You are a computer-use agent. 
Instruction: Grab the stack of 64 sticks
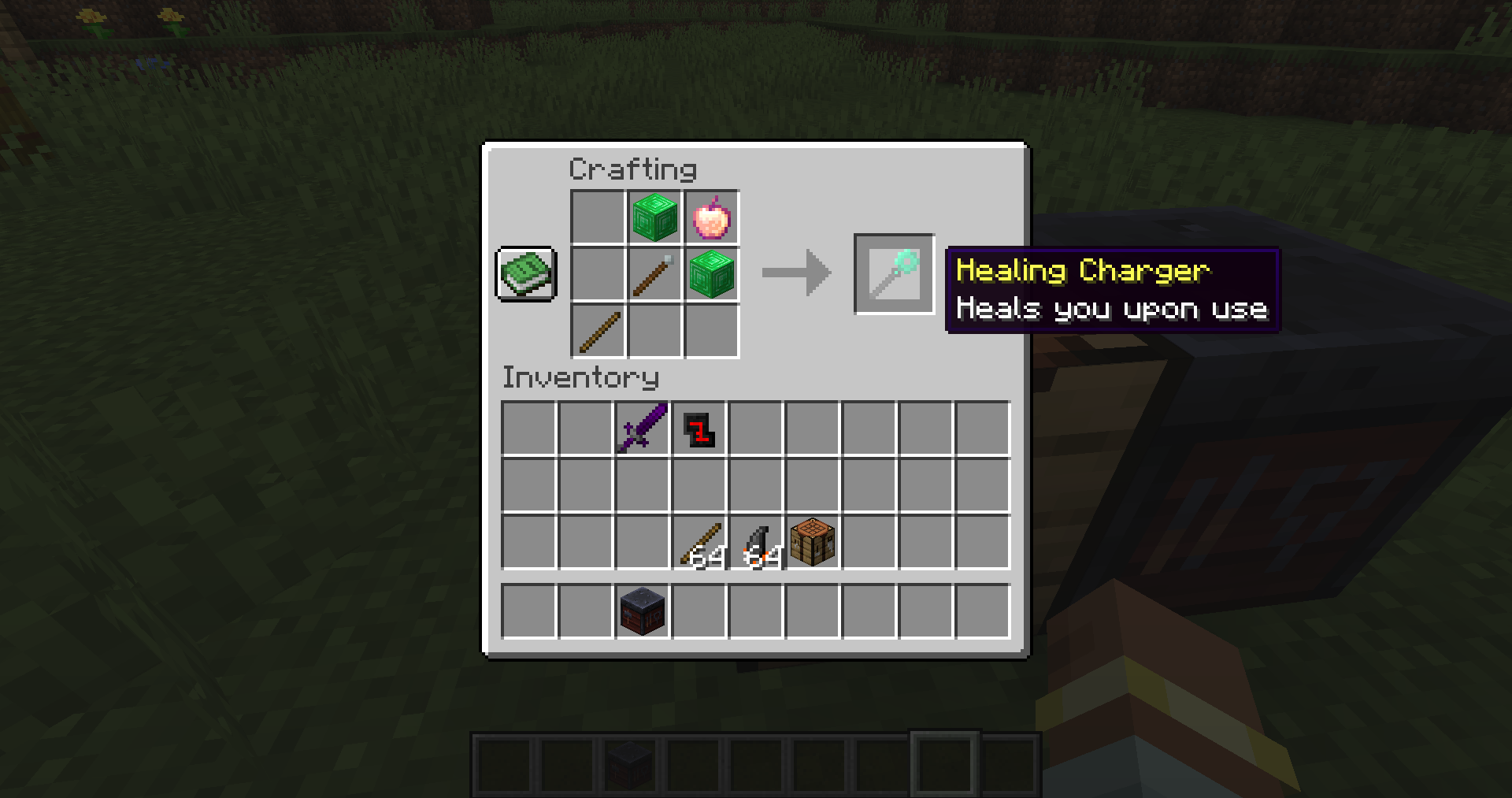click(699, 540)
